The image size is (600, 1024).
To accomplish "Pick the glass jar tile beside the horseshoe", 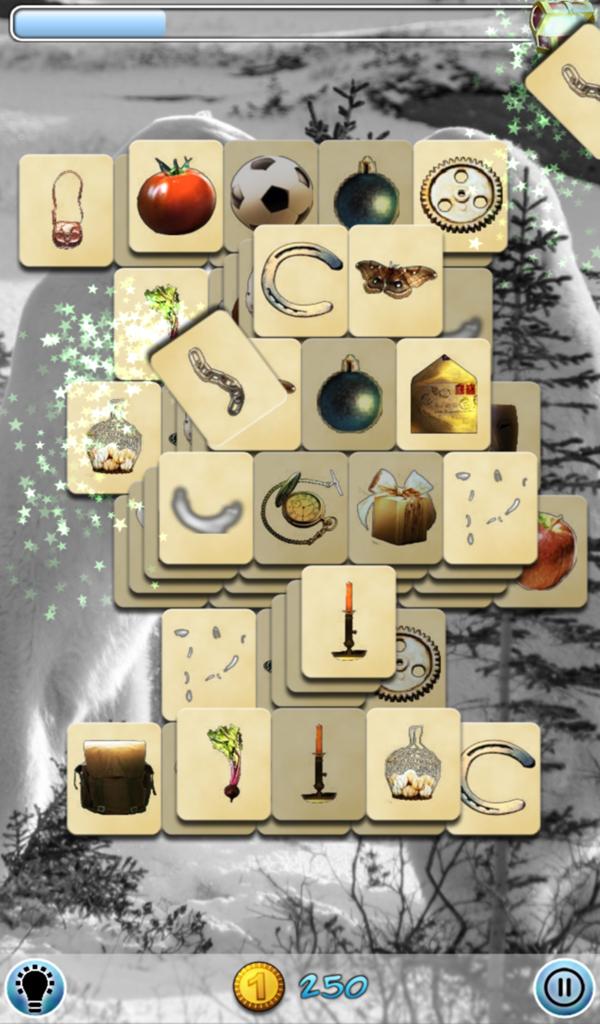I will click(412, 765).
